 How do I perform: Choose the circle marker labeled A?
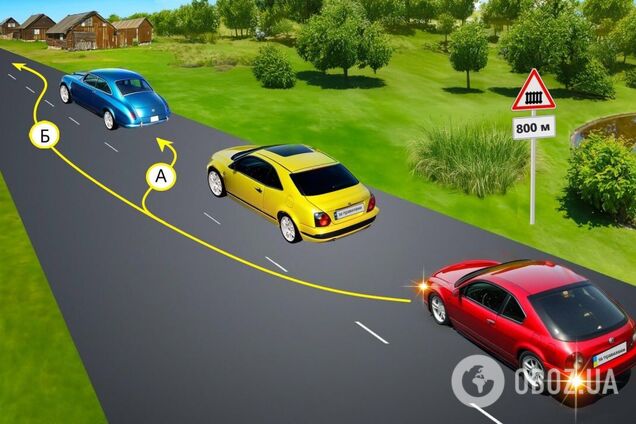coord(160,177)
